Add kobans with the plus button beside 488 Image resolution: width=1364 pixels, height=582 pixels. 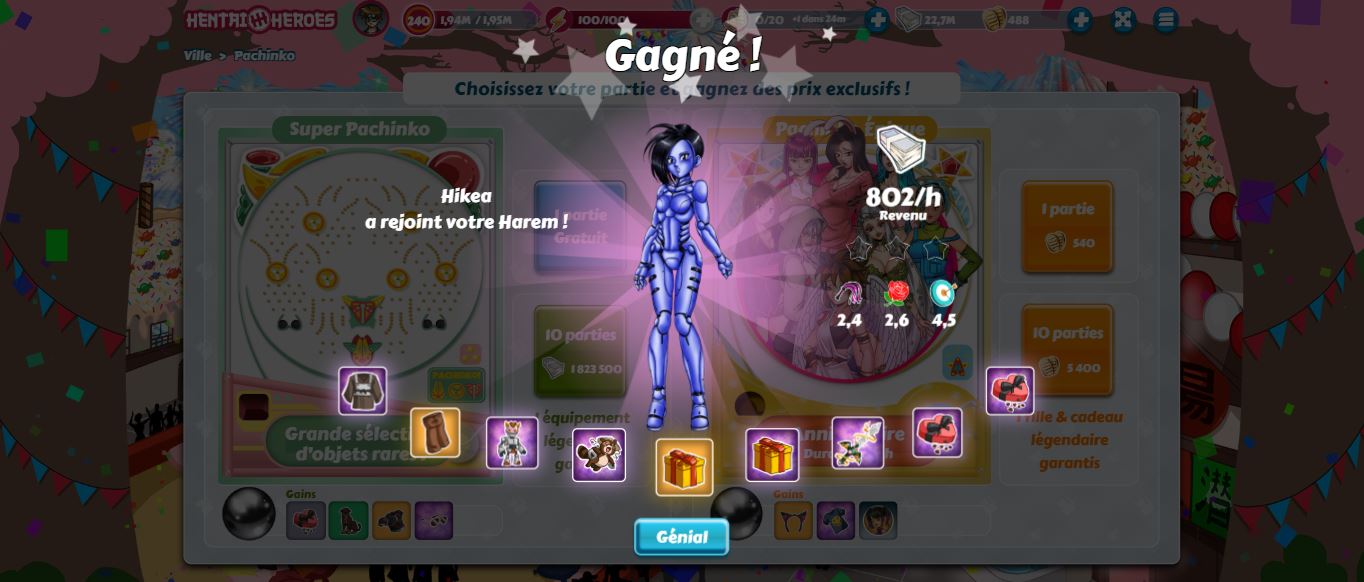click(1079, 20)
